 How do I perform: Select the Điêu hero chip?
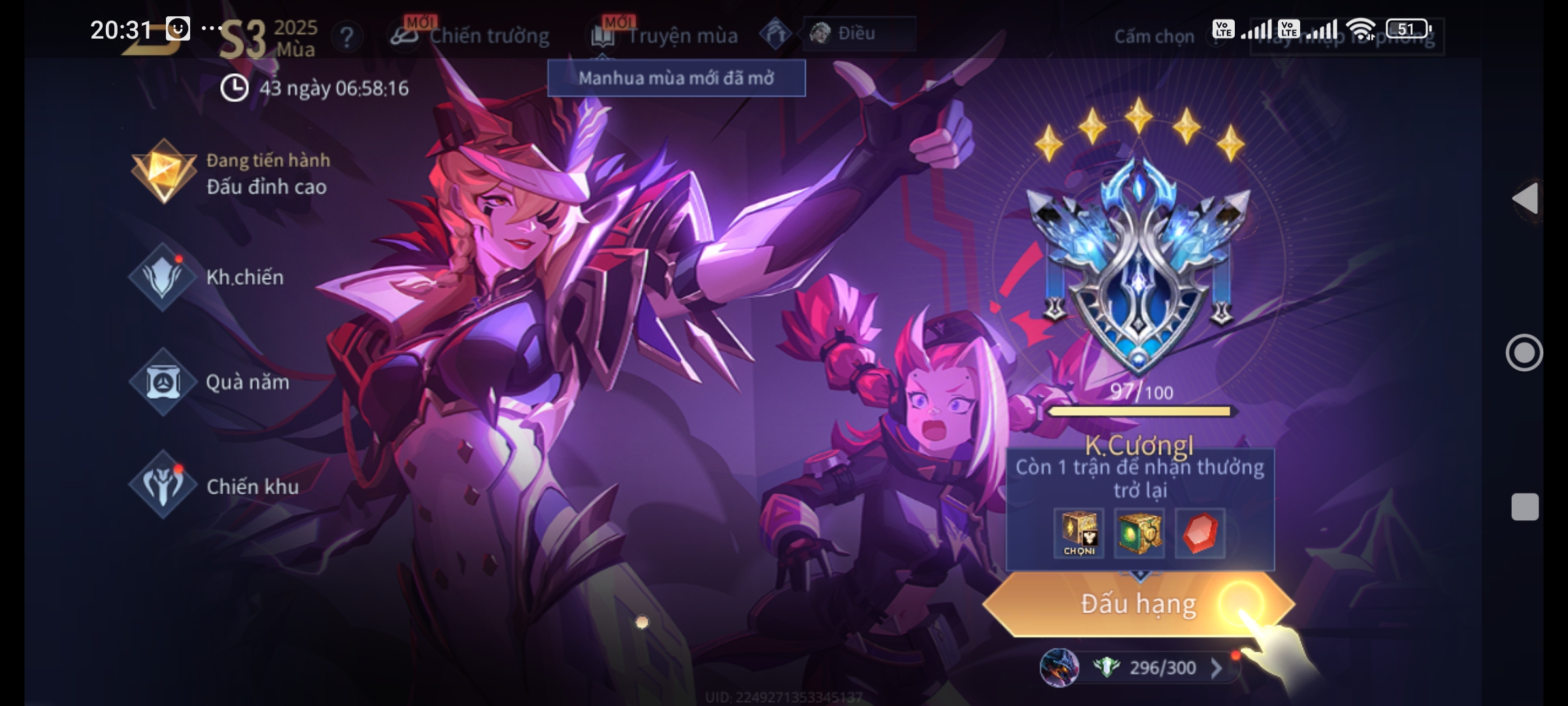(858, 33)
